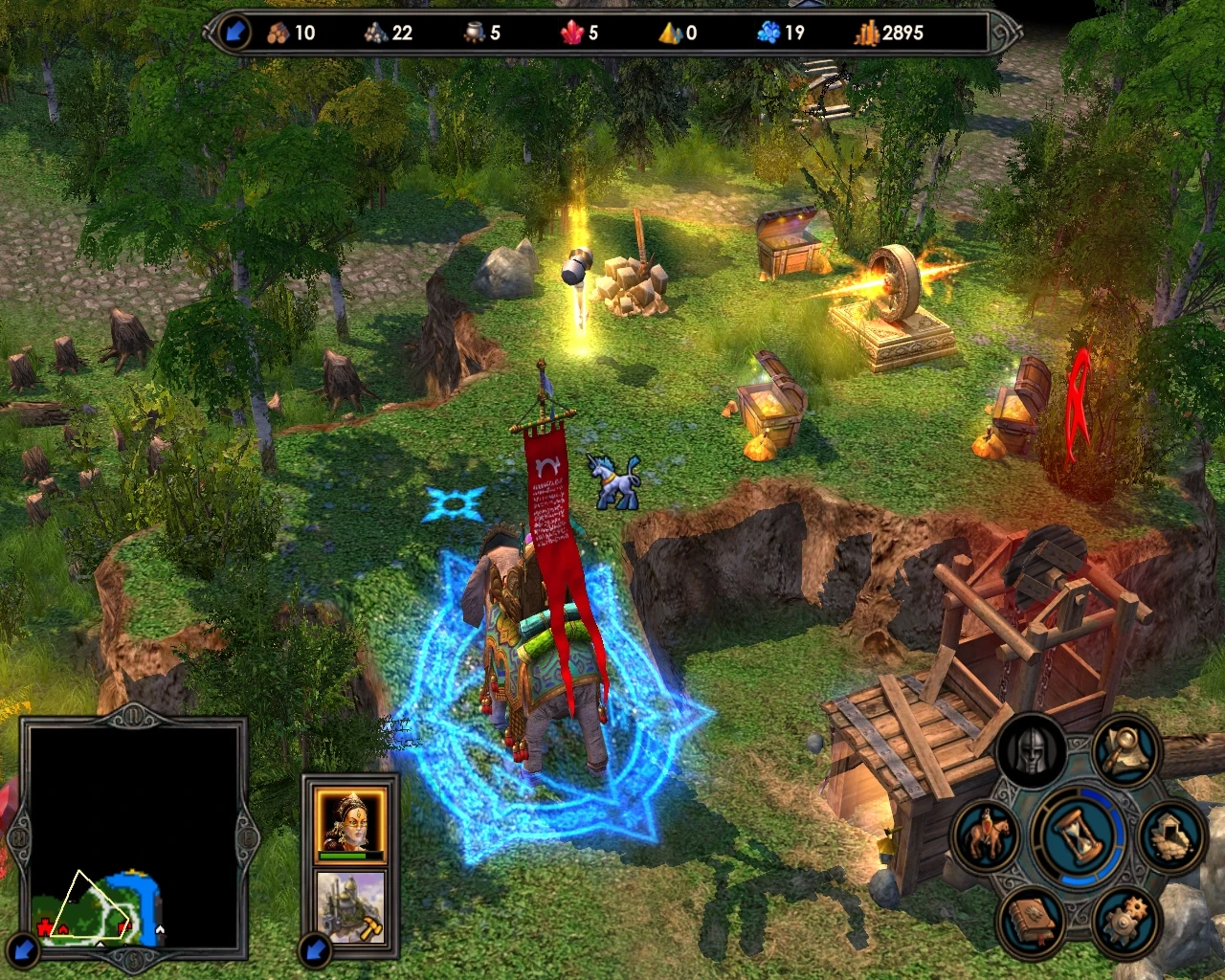Click the wood resource icon

coord(278,32)
